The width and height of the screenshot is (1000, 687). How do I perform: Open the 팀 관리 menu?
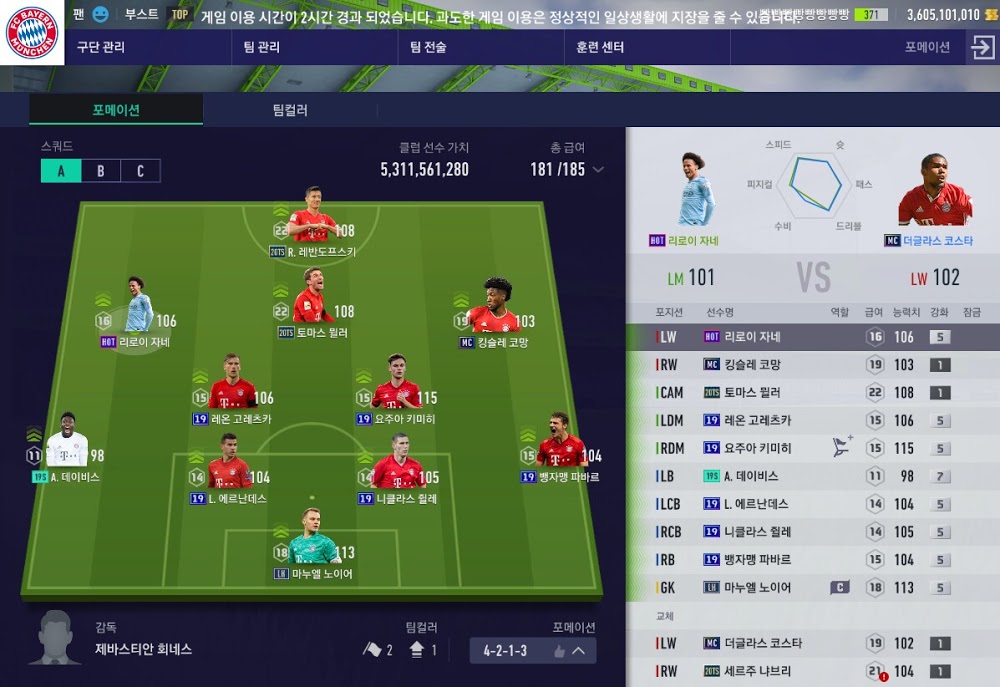click(x=261, y=47)
